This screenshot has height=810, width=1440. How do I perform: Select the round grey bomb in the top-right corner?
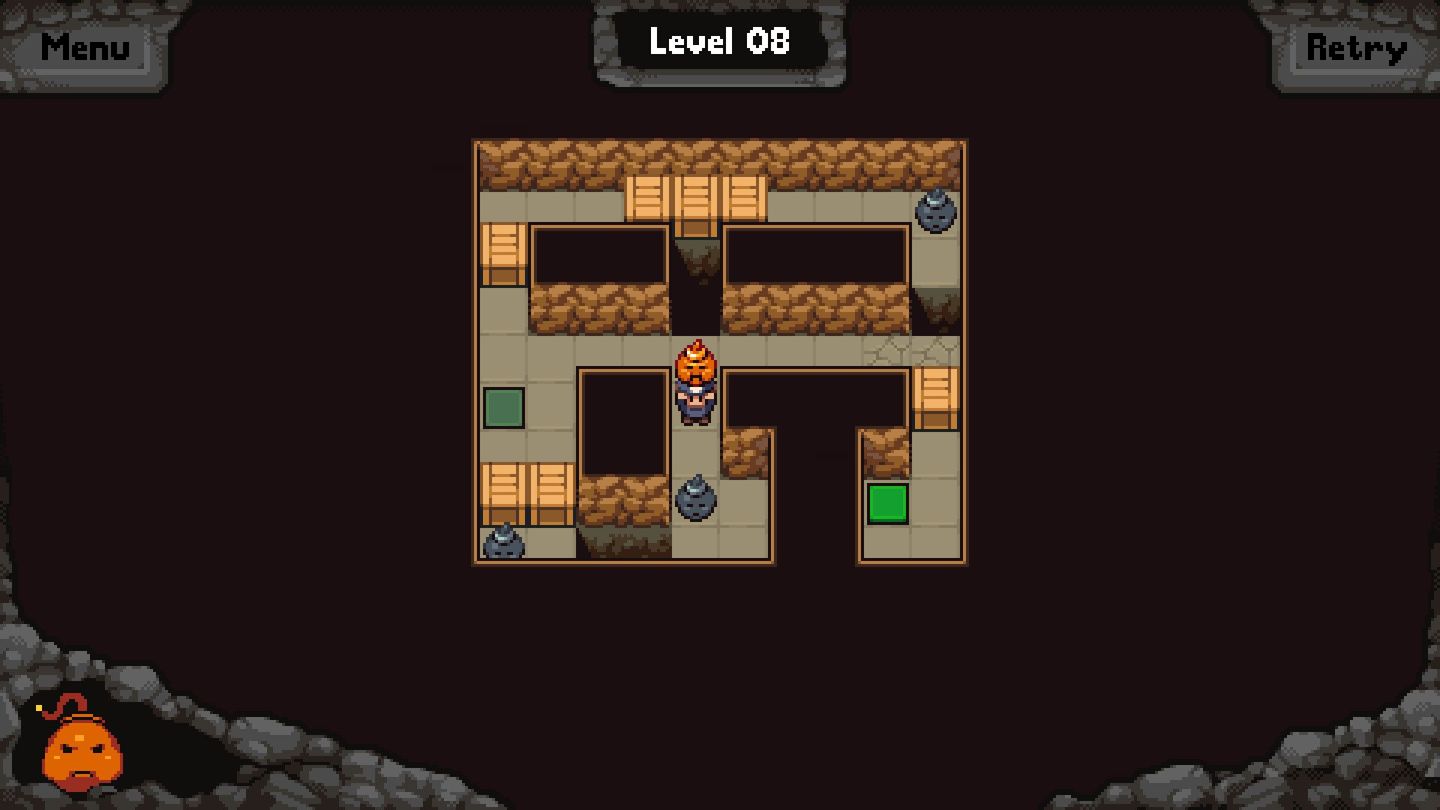point(934,213)
